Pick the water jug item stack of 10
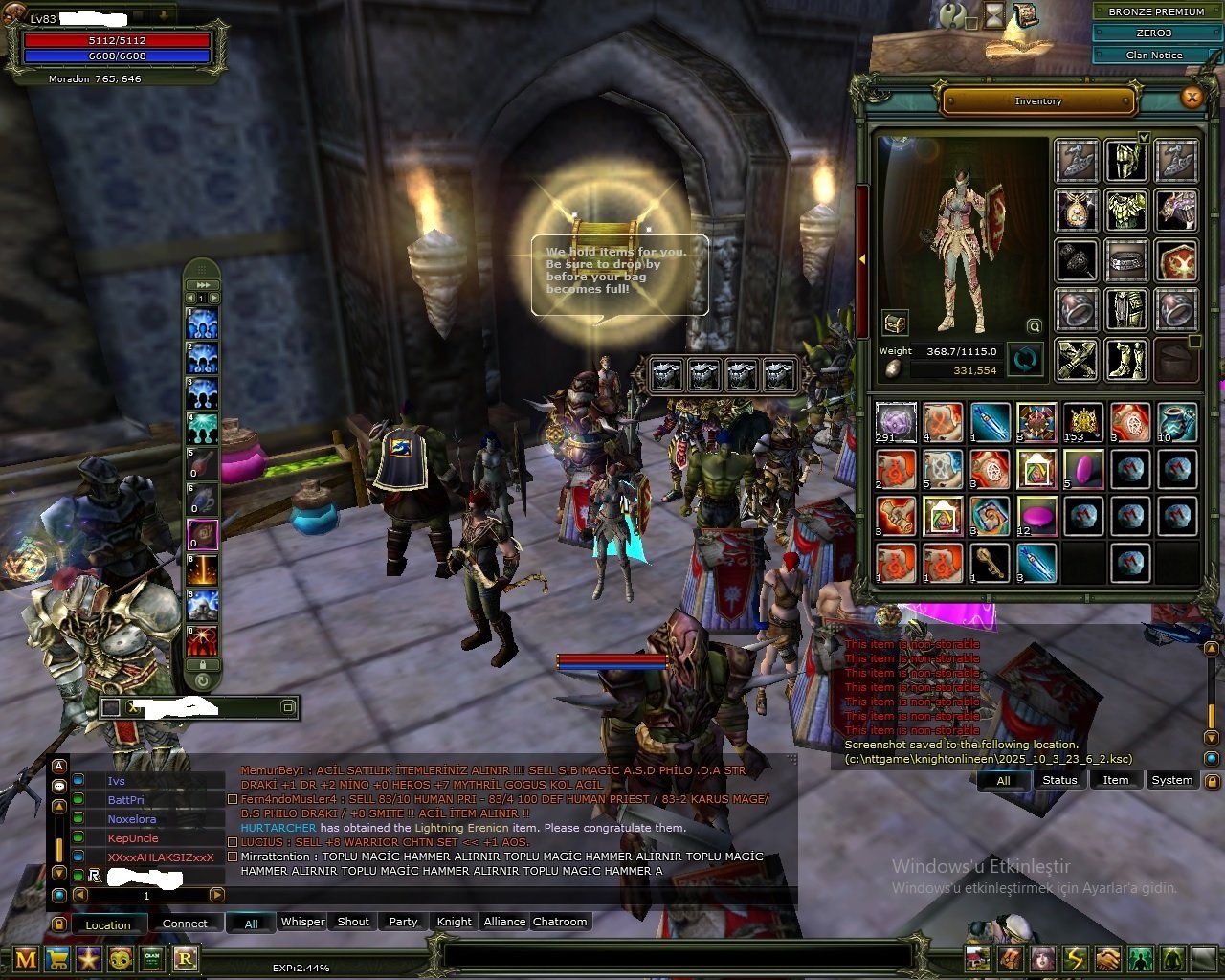This screenshot has width=1225, height=980. pyautogui.click(x=1176, y=422)
